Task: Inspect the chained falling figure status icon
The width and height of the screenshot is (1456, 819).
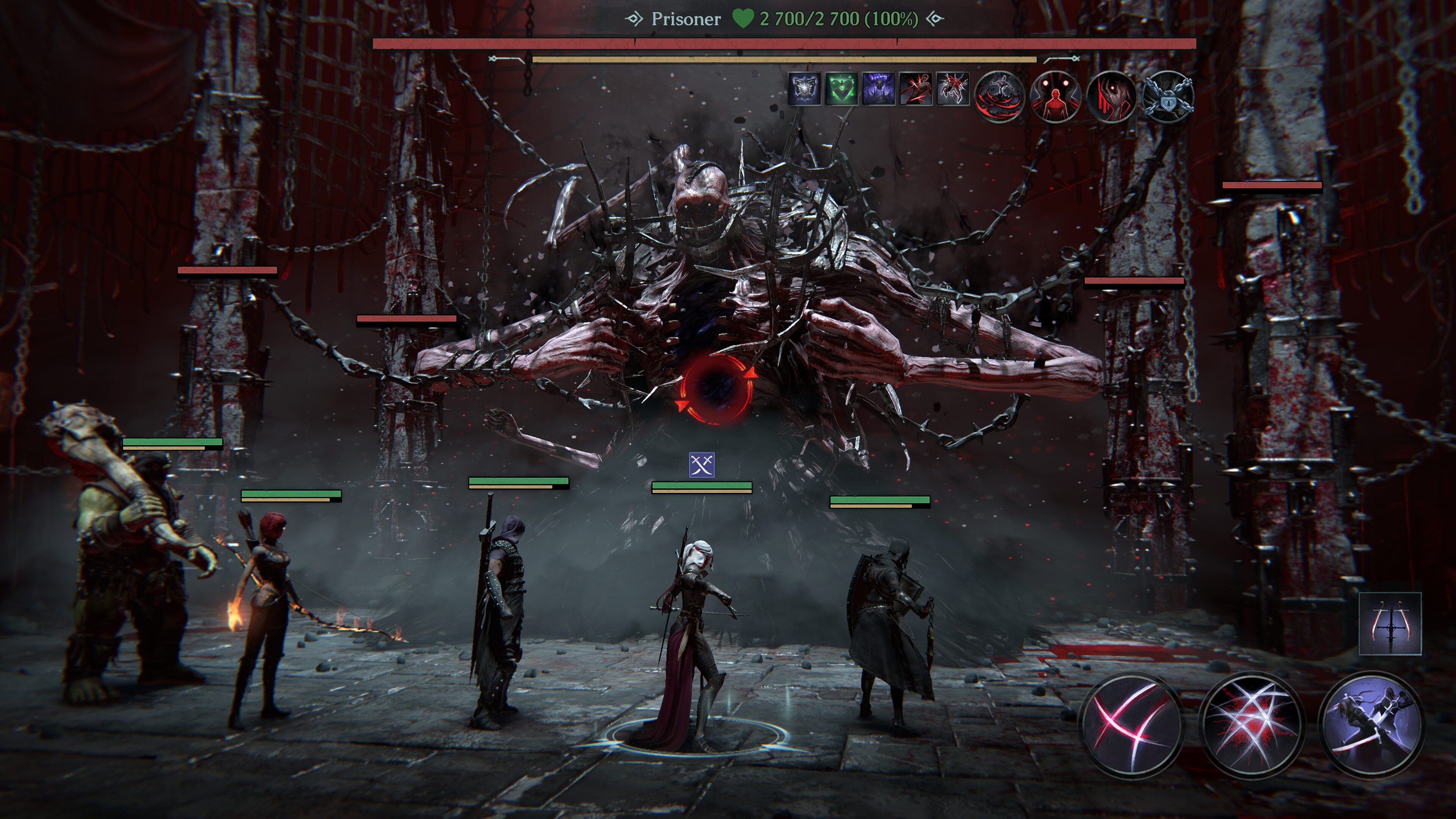Action: click(953, 89)
